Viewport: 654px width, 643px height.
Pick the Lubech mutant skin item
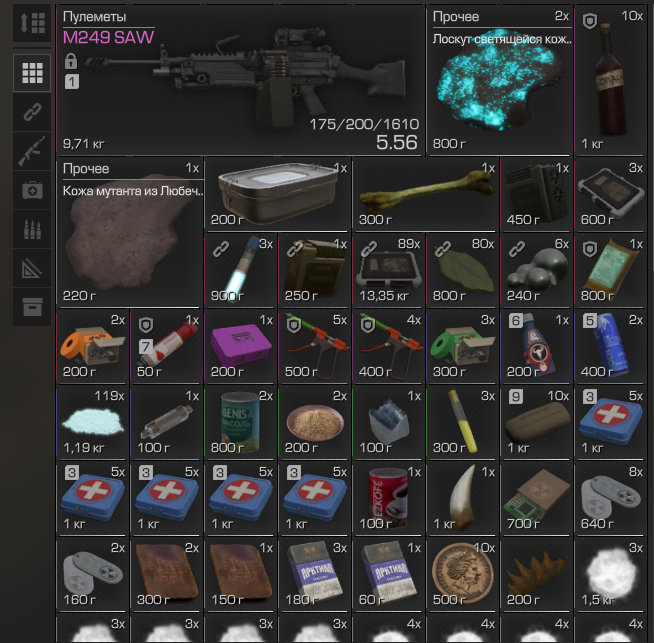(x=130, y=232)
